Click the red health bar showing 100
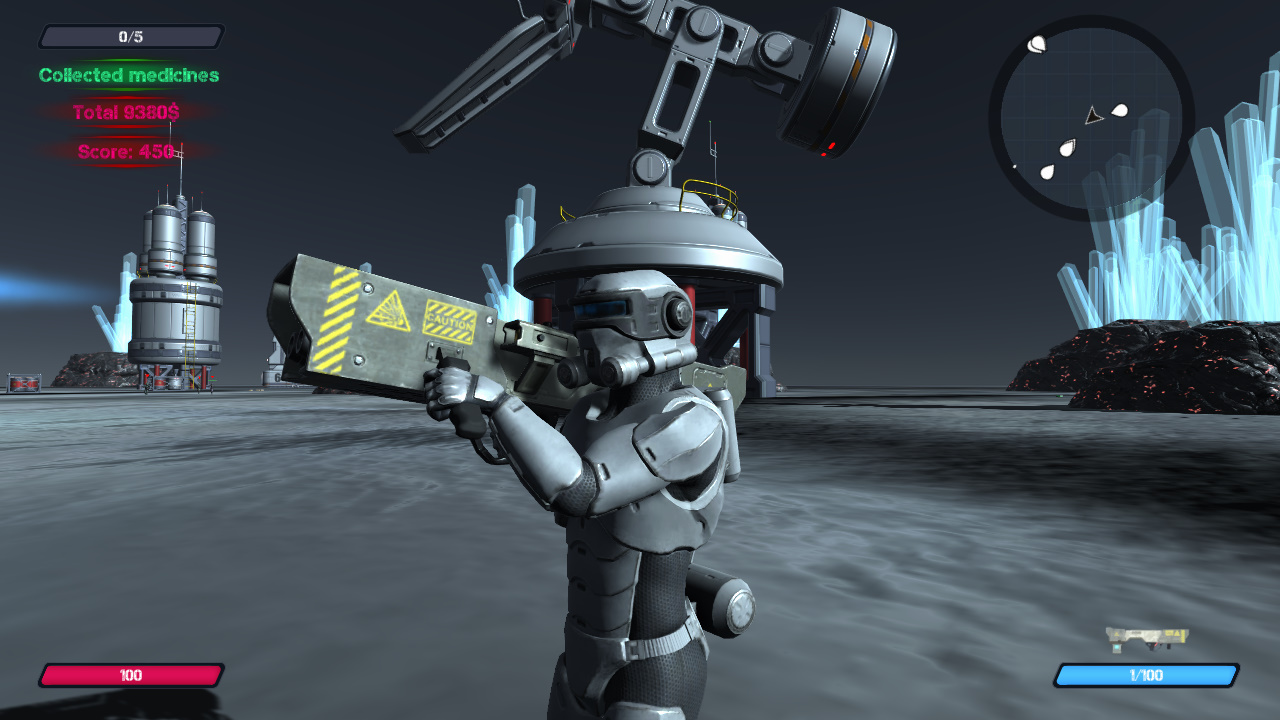1280x720 pixels. point(133,675)
